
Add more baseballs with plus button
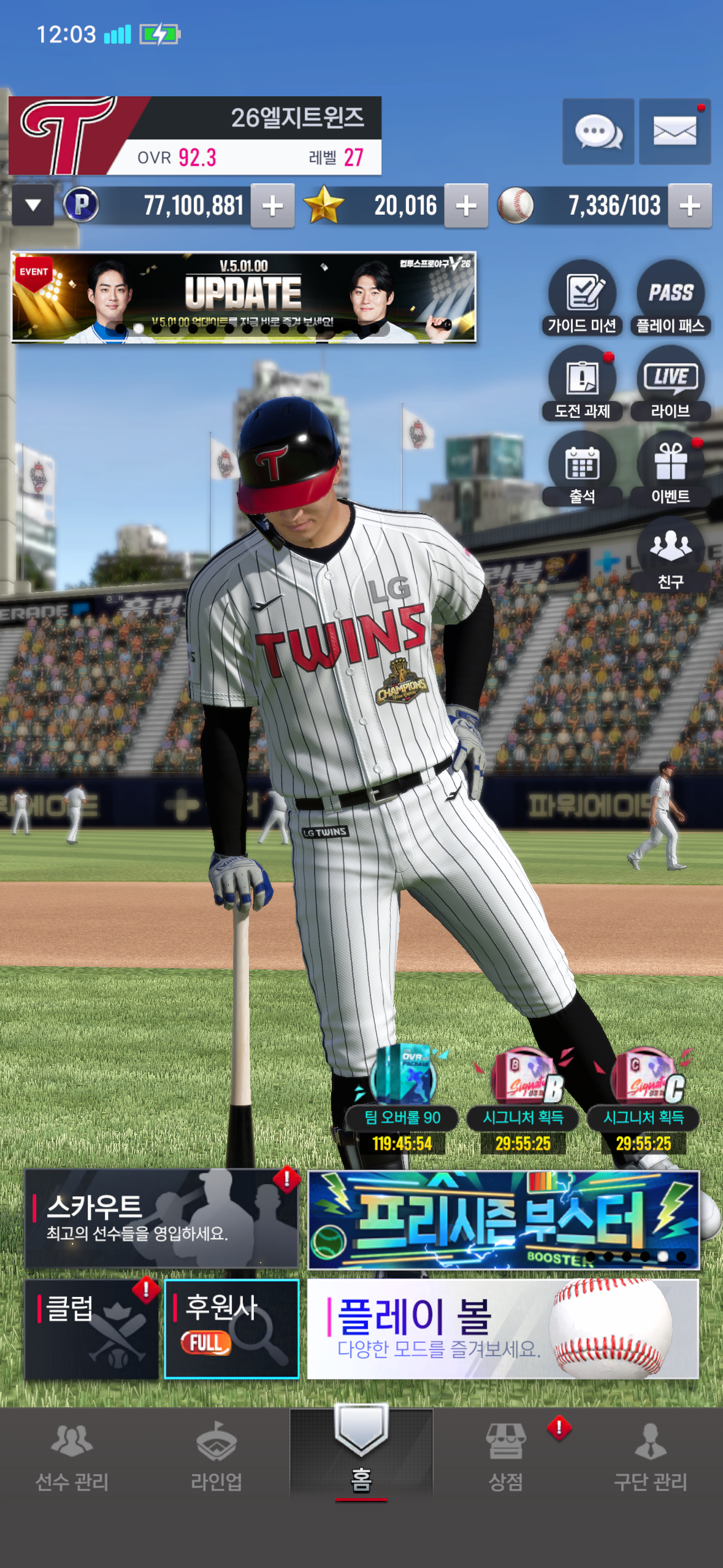pos(689,206)
